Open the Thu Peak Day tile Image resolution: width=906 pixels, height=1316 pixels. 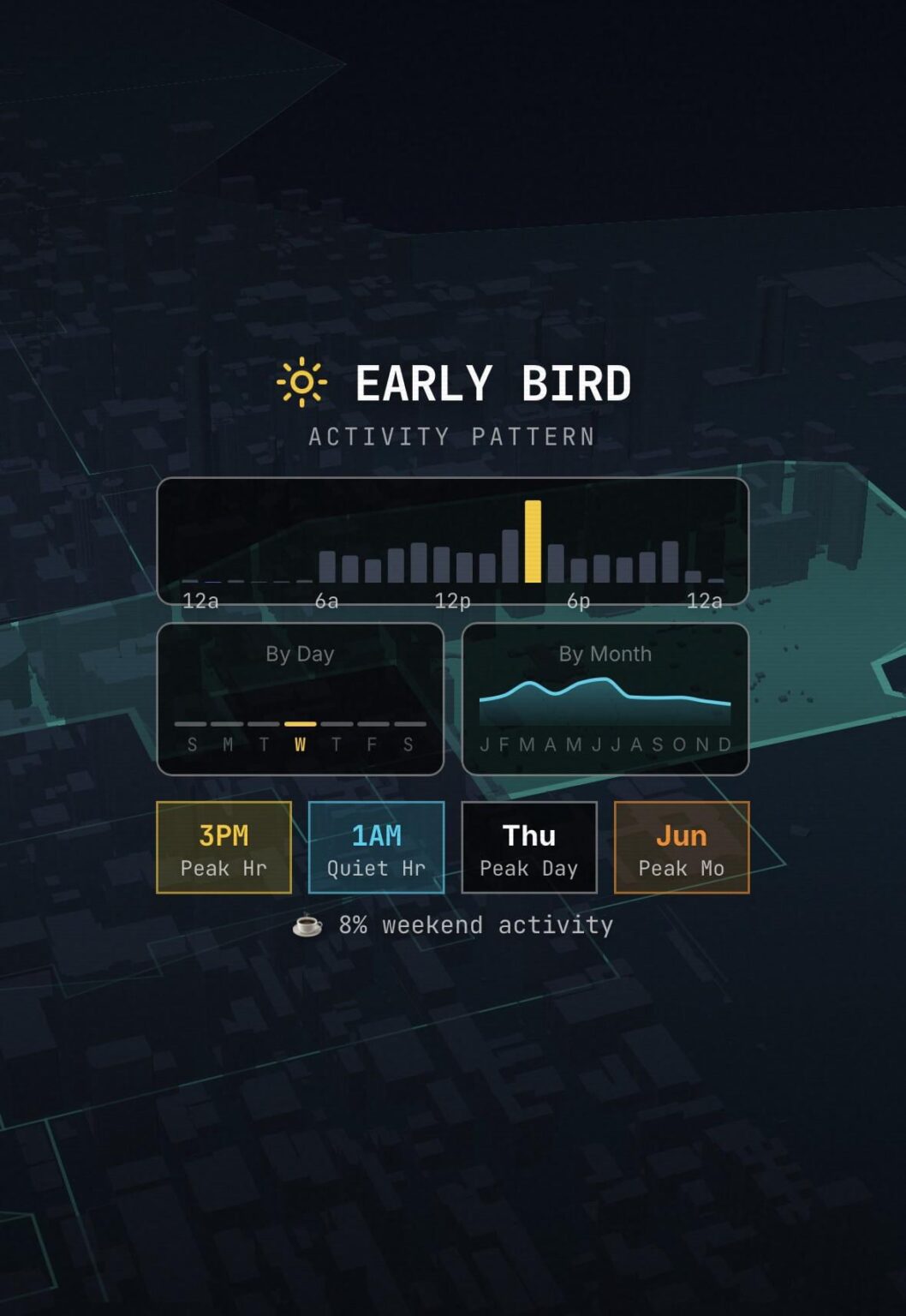tap(528, 847)
